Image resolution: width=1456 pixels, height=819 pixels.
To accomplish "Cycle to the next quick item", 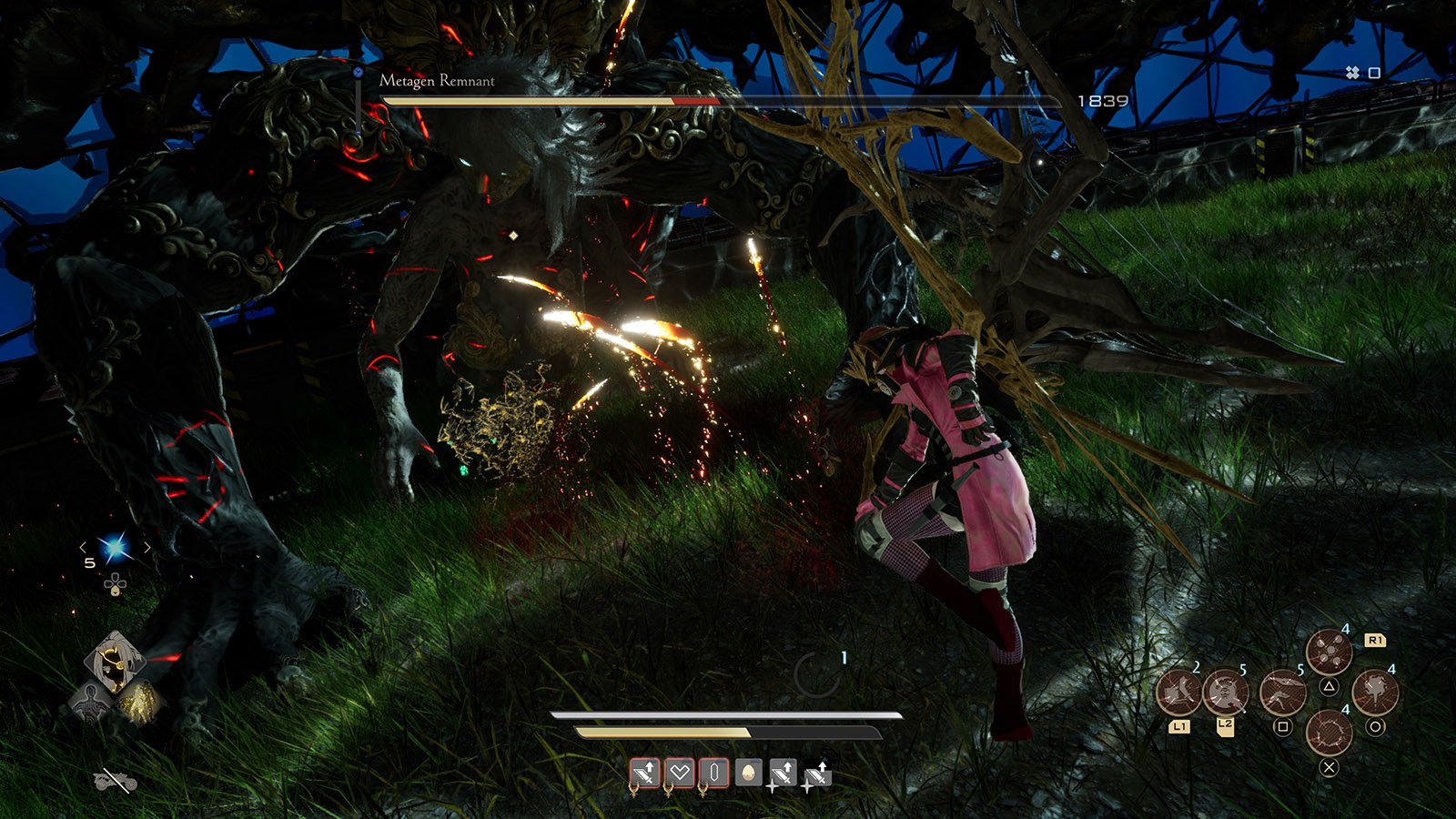I will point(147,548).
